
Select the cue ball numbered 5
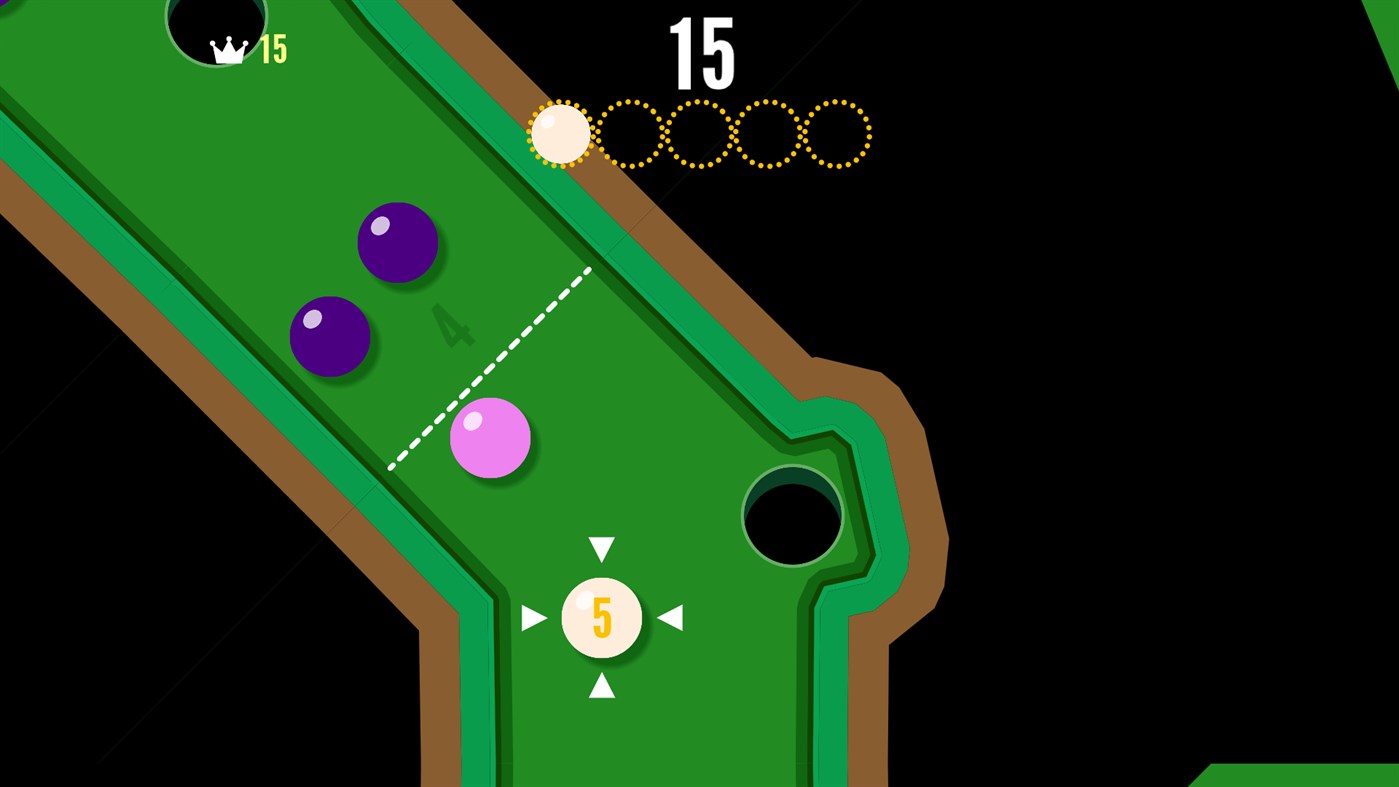(x=601, y=617)
